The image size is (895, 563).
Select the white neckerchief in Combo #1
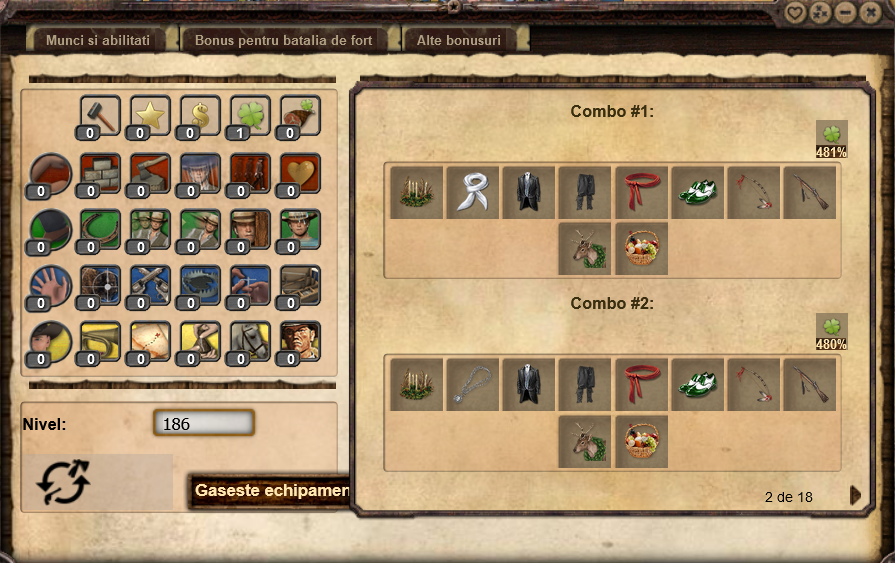pos(472,192)
